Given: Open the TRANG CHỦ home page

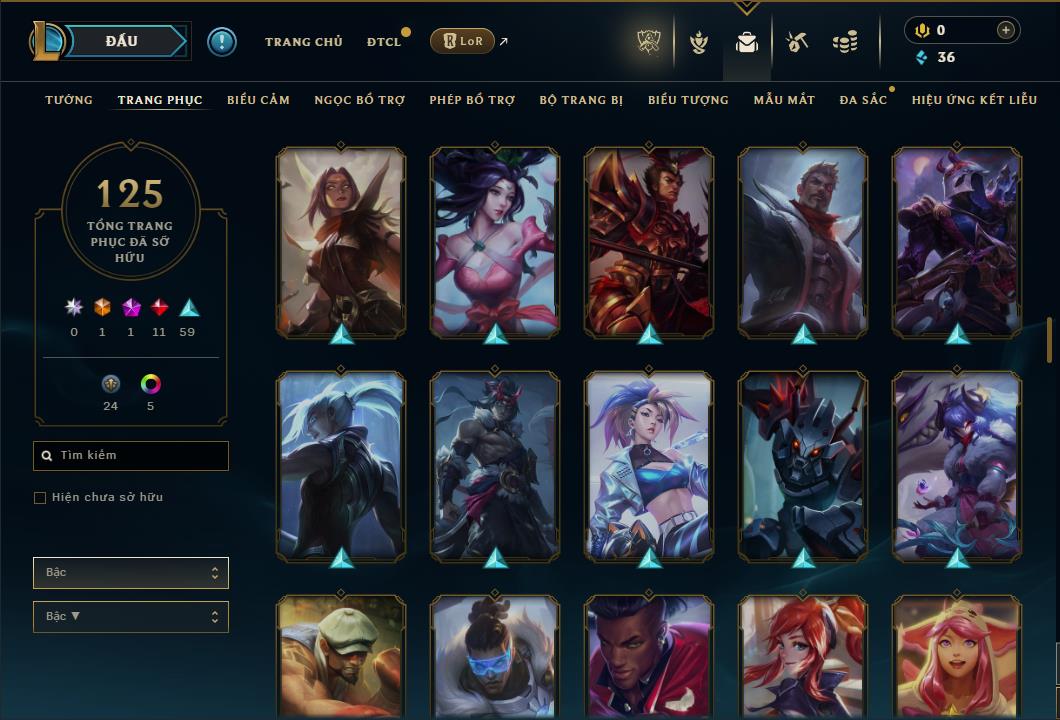Looking at the screenshot, I should tap(303, 42).
